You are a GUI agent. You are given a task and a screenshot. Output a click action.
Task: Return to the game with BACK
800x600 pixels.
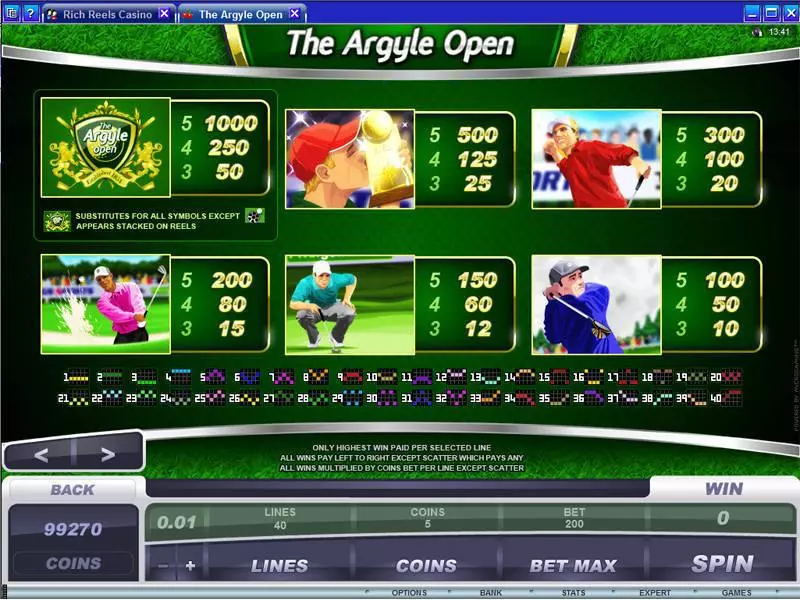(x=72, y=489)
